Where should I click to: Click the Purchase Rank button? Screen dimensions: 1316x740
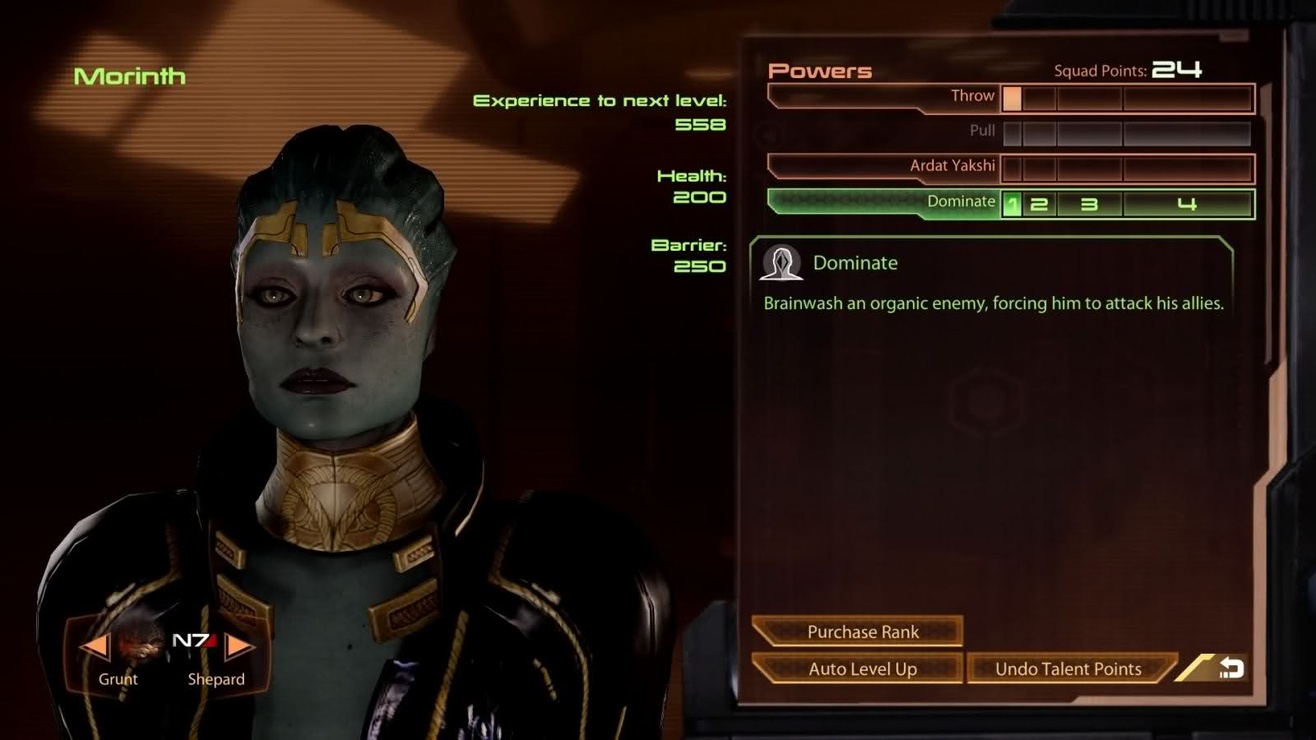(x=862, y=632)
